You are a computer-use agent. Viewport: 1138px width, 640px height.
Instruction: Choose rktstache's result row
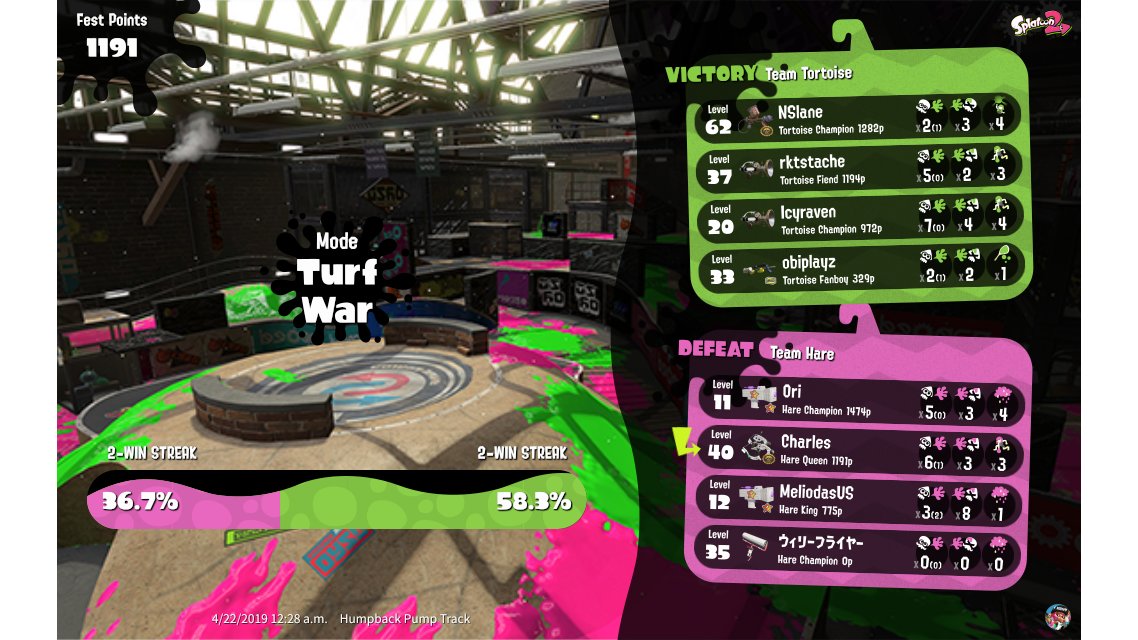tap(860, 167)
